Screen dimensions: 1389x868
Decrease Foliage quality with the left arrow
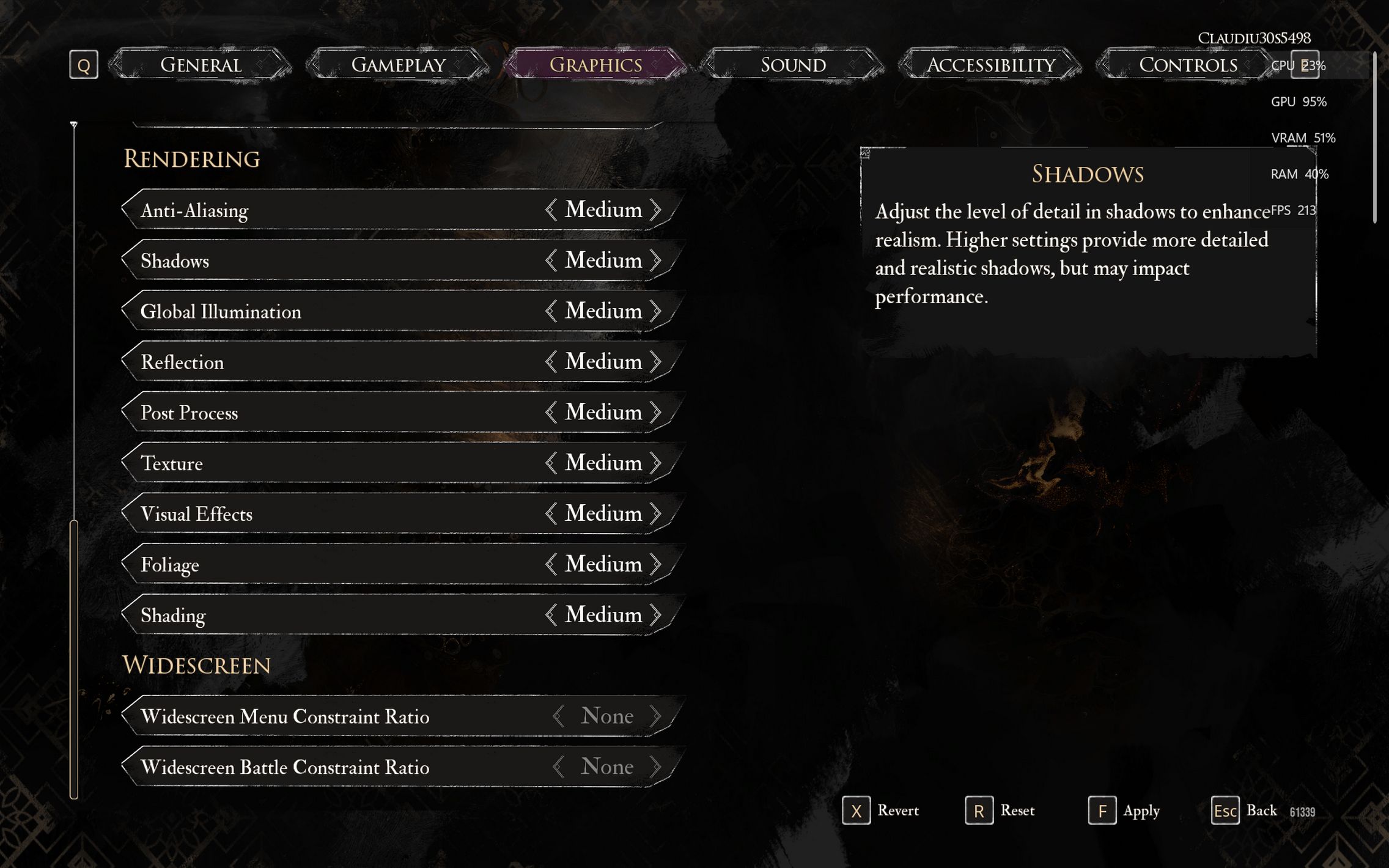tap(551, 564)
